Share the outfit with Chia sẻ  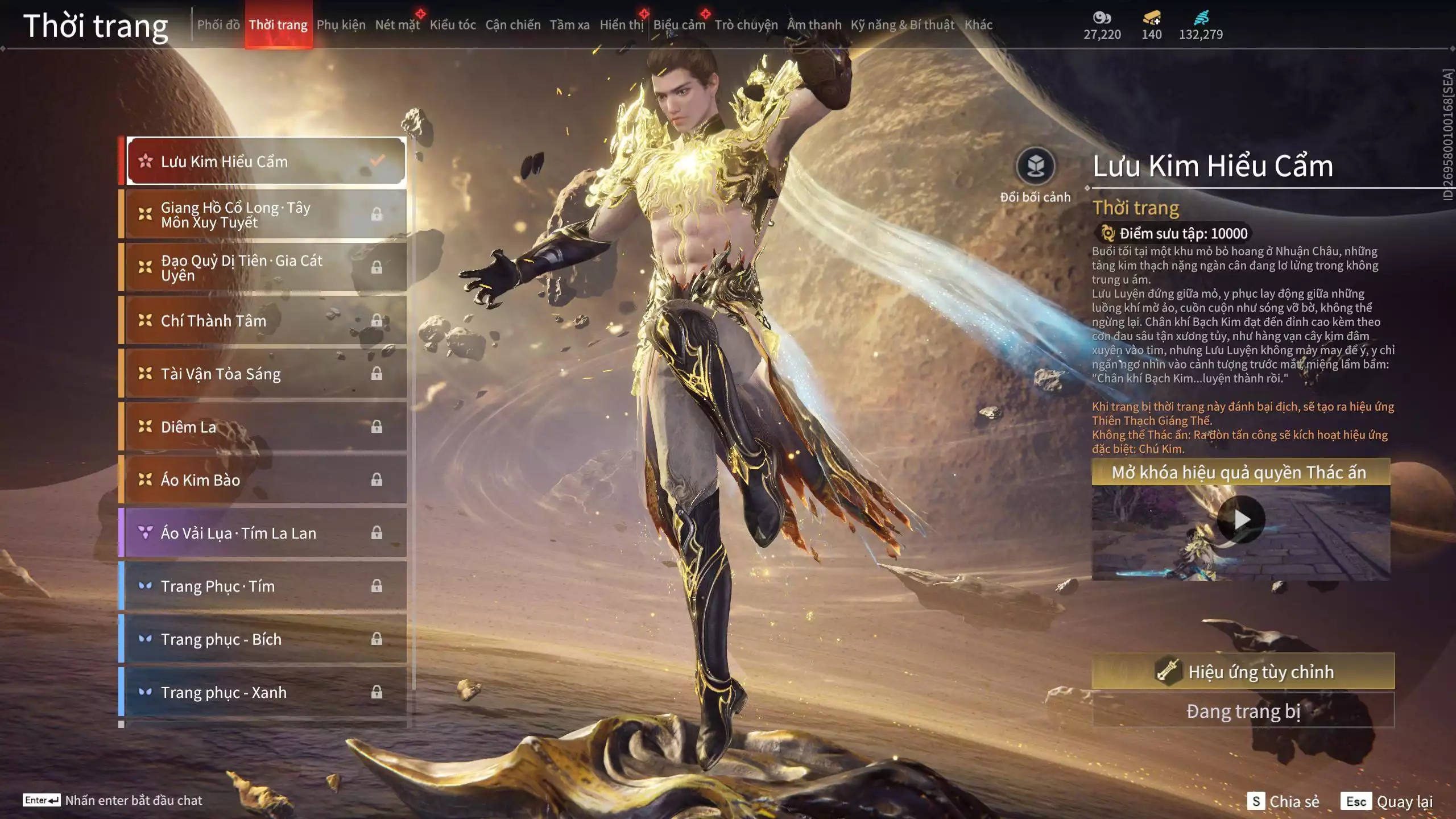(x=1283, y=801)
